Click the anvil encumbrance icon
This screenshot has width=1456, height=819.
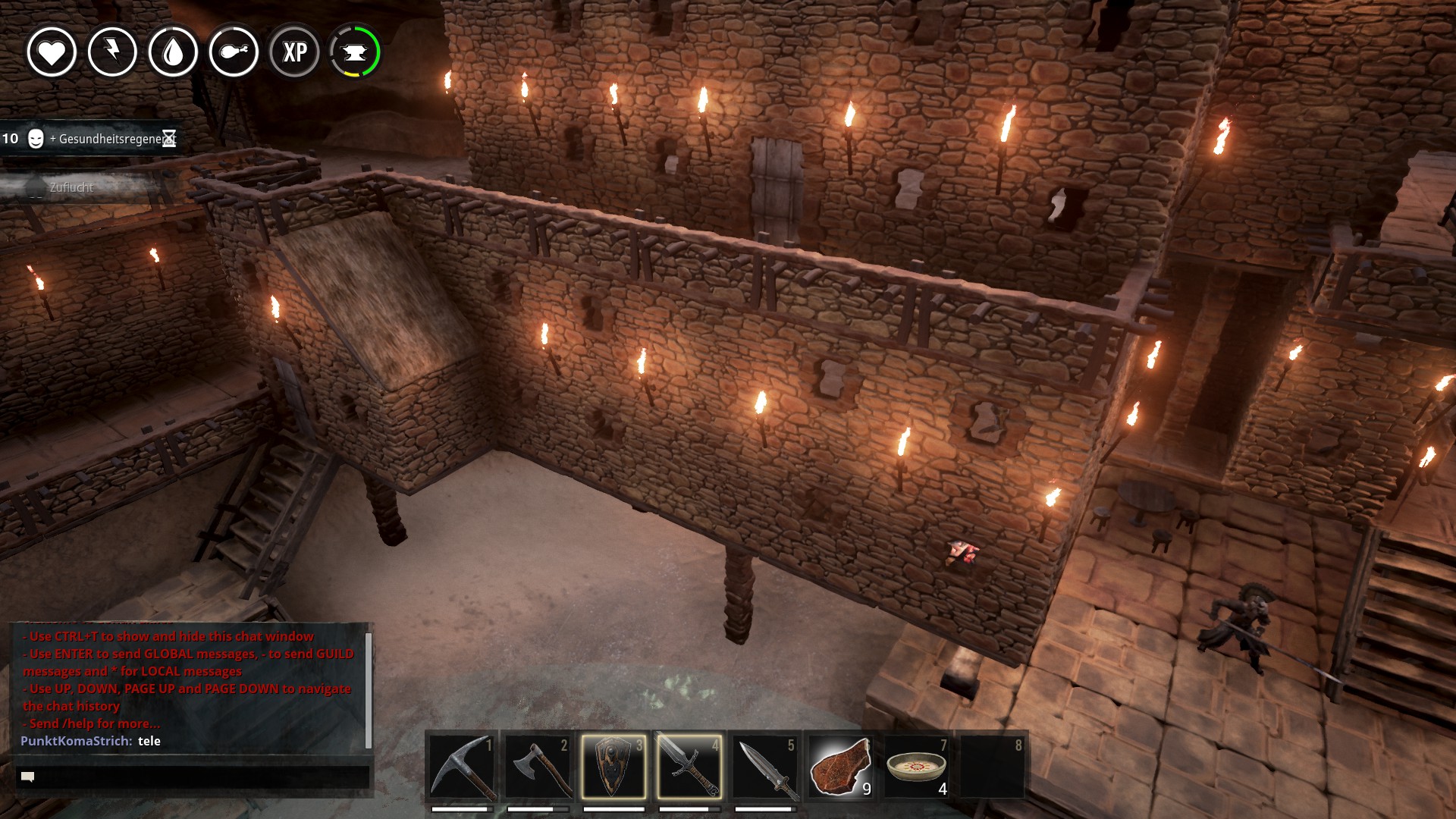[355, 52]
